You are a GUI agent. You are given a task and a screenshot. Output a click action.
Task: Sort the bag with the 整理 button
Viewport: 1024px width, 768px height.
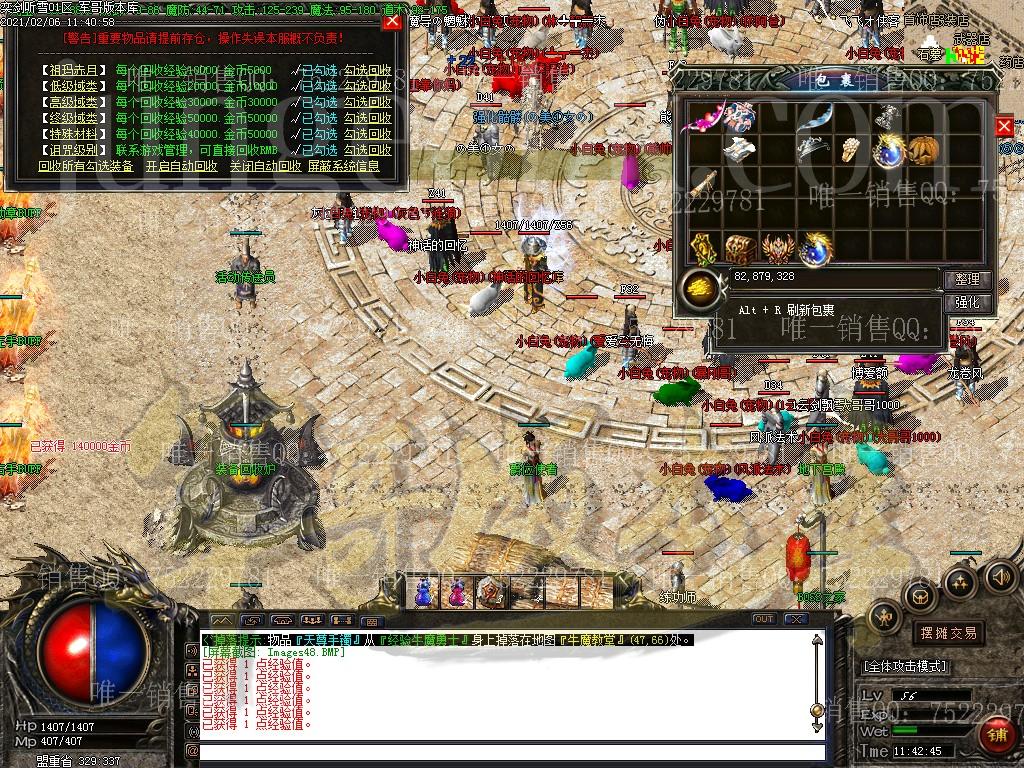967,280
